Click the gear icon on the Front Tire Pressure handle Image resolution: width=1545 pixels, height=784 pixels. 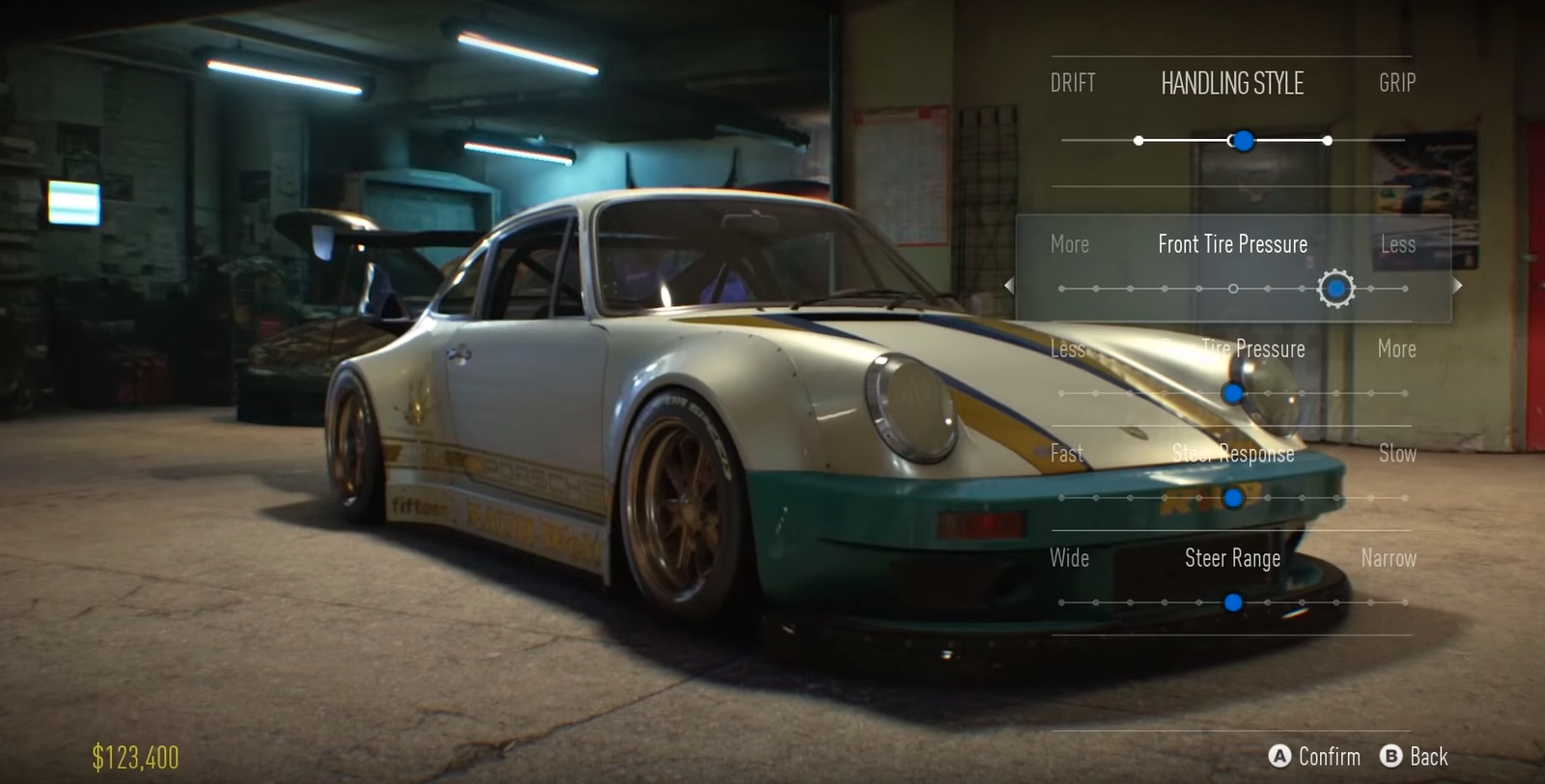[x=1336, y=288]
